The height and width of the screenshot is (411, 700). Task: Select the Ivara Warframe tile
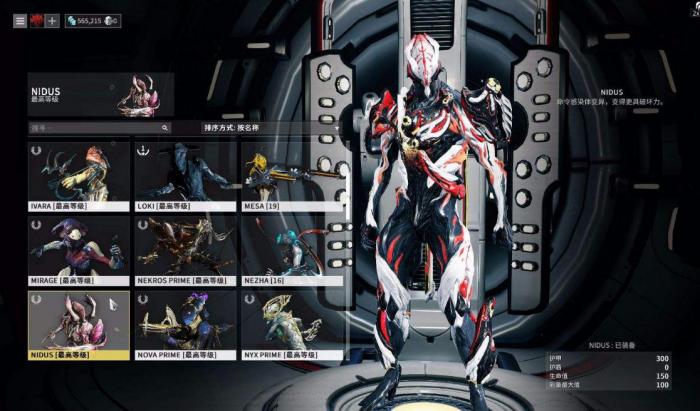coord(78,176)
